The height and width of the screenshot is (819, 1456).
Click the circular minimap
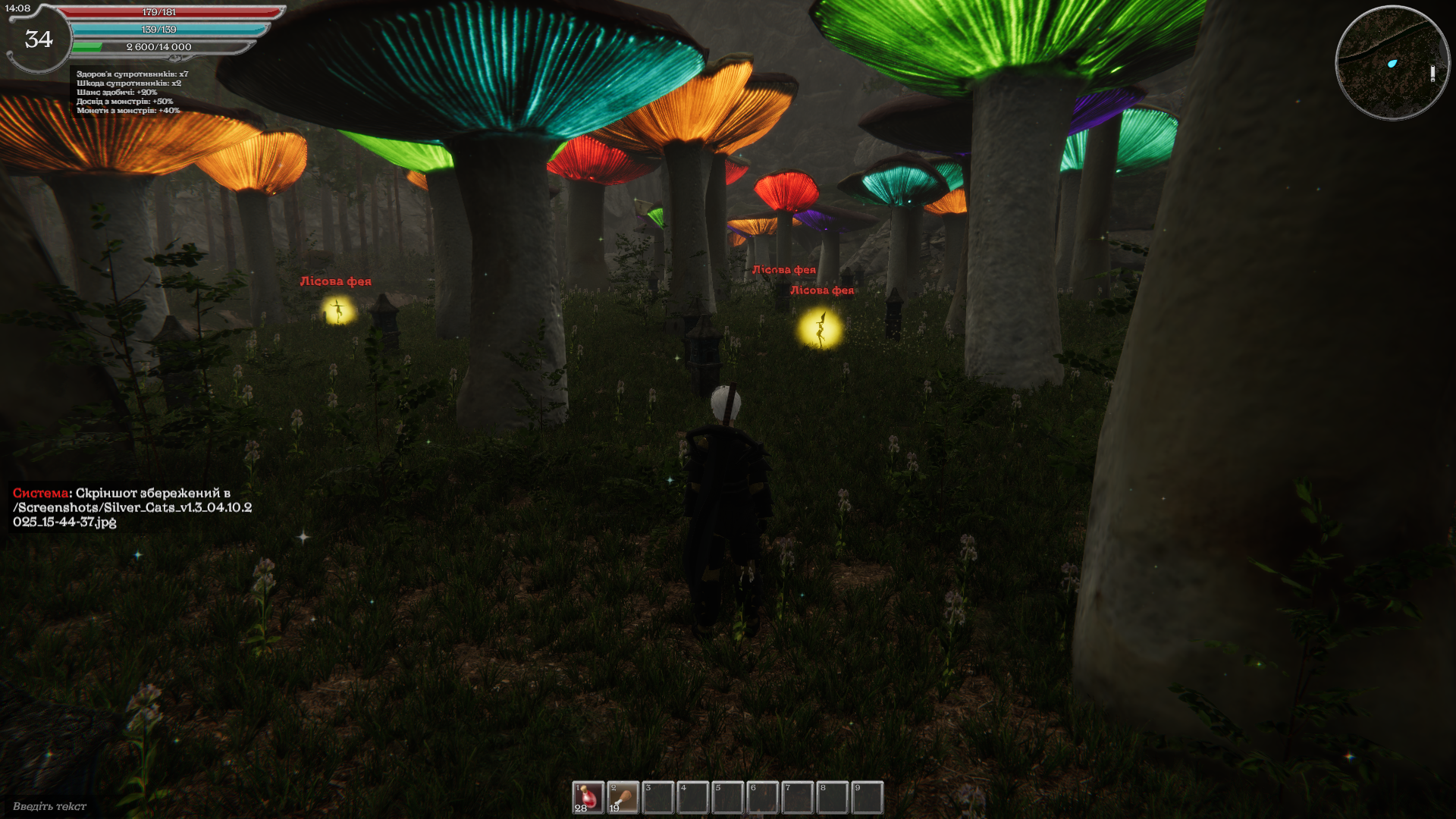(x=1392, y=63)
